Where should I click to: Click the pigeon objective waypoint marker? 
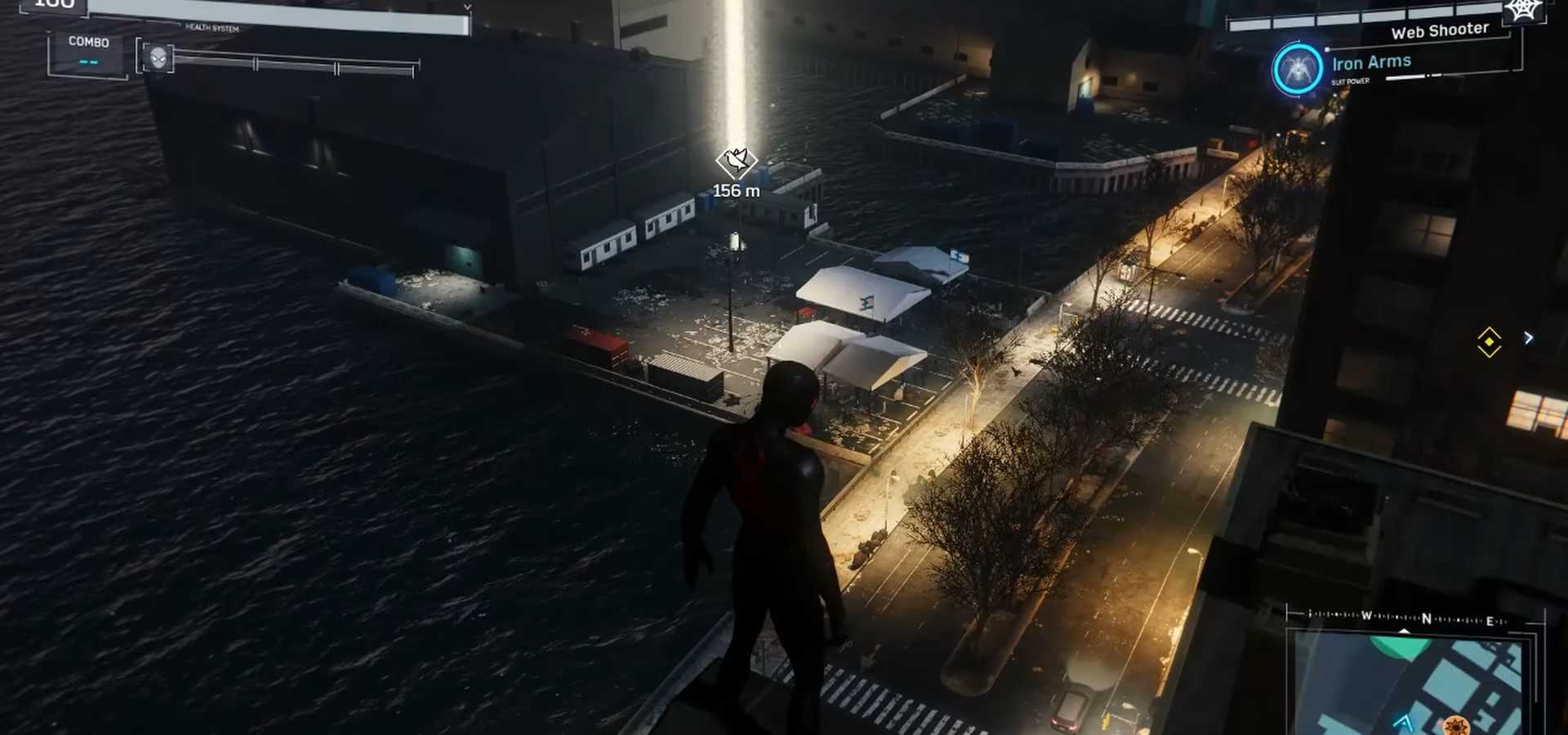[736, 161]
